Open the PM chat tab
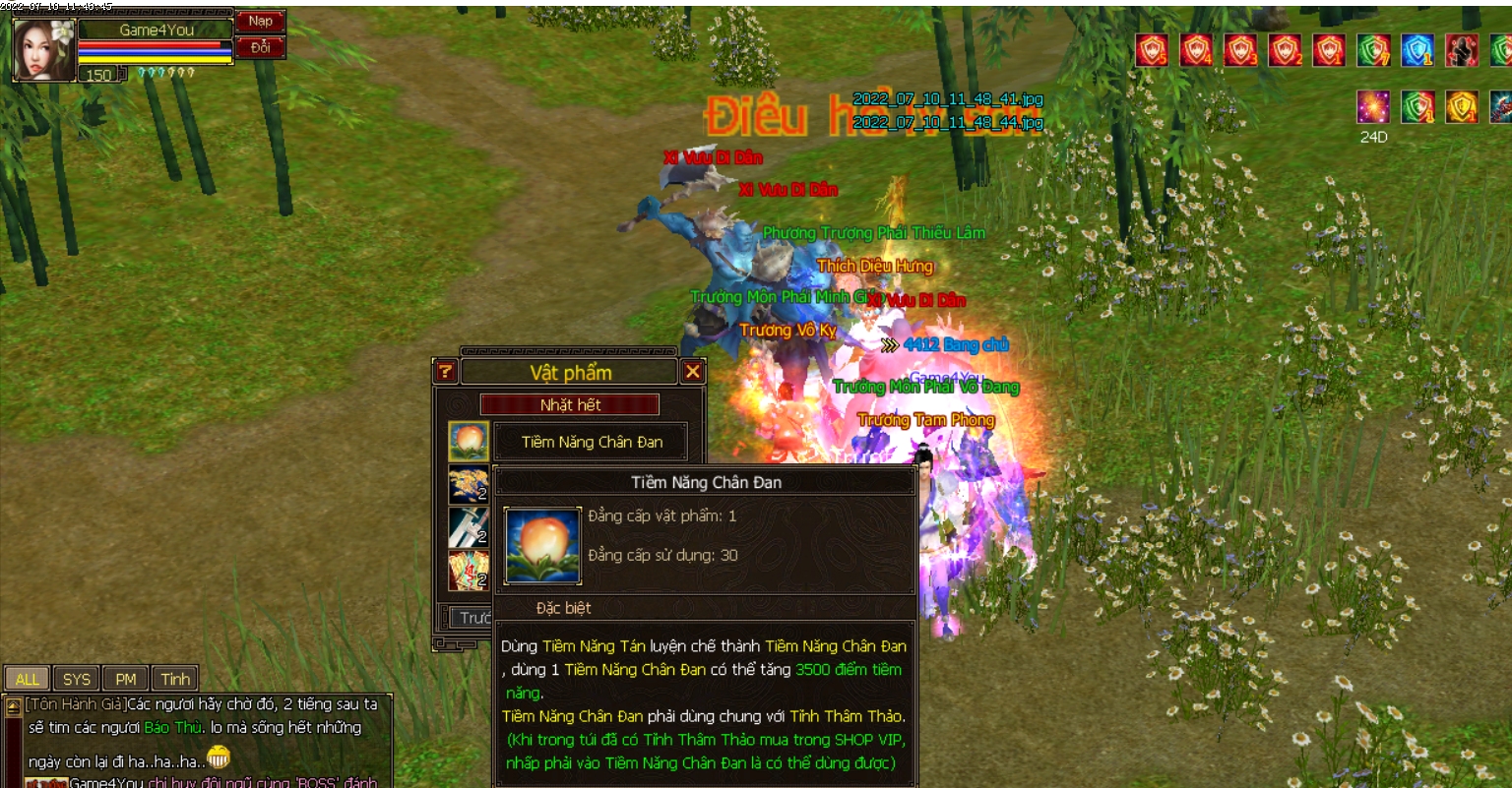Viewport: 1512px width, 788px height. (x=126, y=679)
